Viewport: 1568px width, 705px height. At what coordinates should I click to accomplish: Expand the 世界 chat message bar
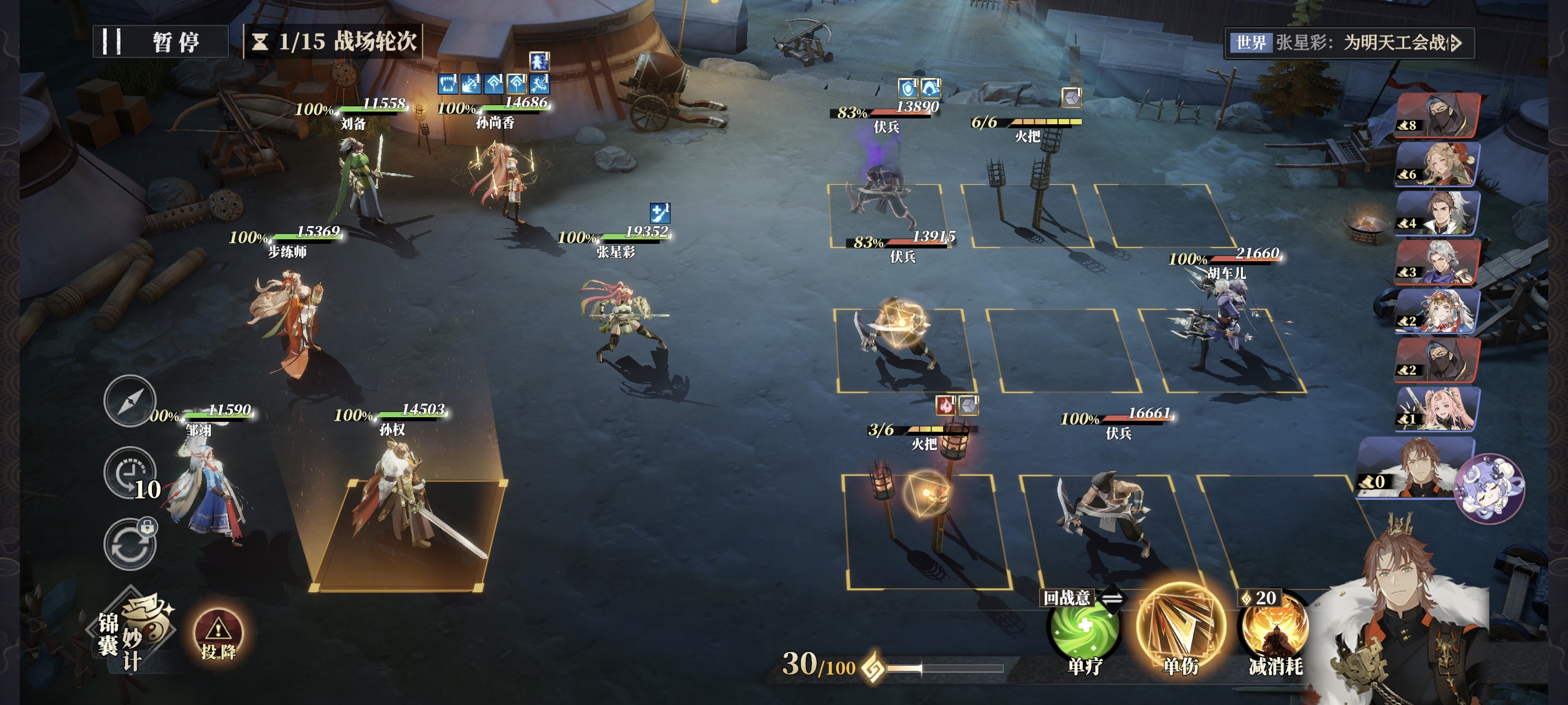click(x=1349, y=43)
